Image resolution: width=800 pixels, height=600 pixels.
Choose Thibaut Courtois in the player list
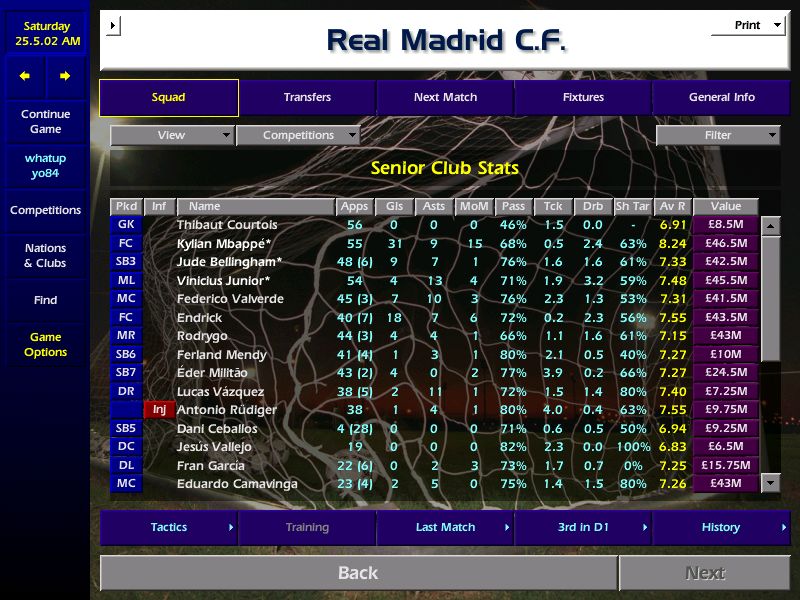pos(226,225)
